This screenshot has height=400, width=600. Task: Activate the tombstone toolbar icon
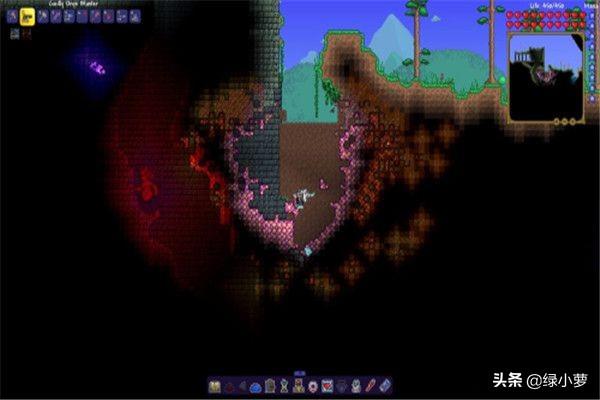pyautogui.click(x=270, y=386)
